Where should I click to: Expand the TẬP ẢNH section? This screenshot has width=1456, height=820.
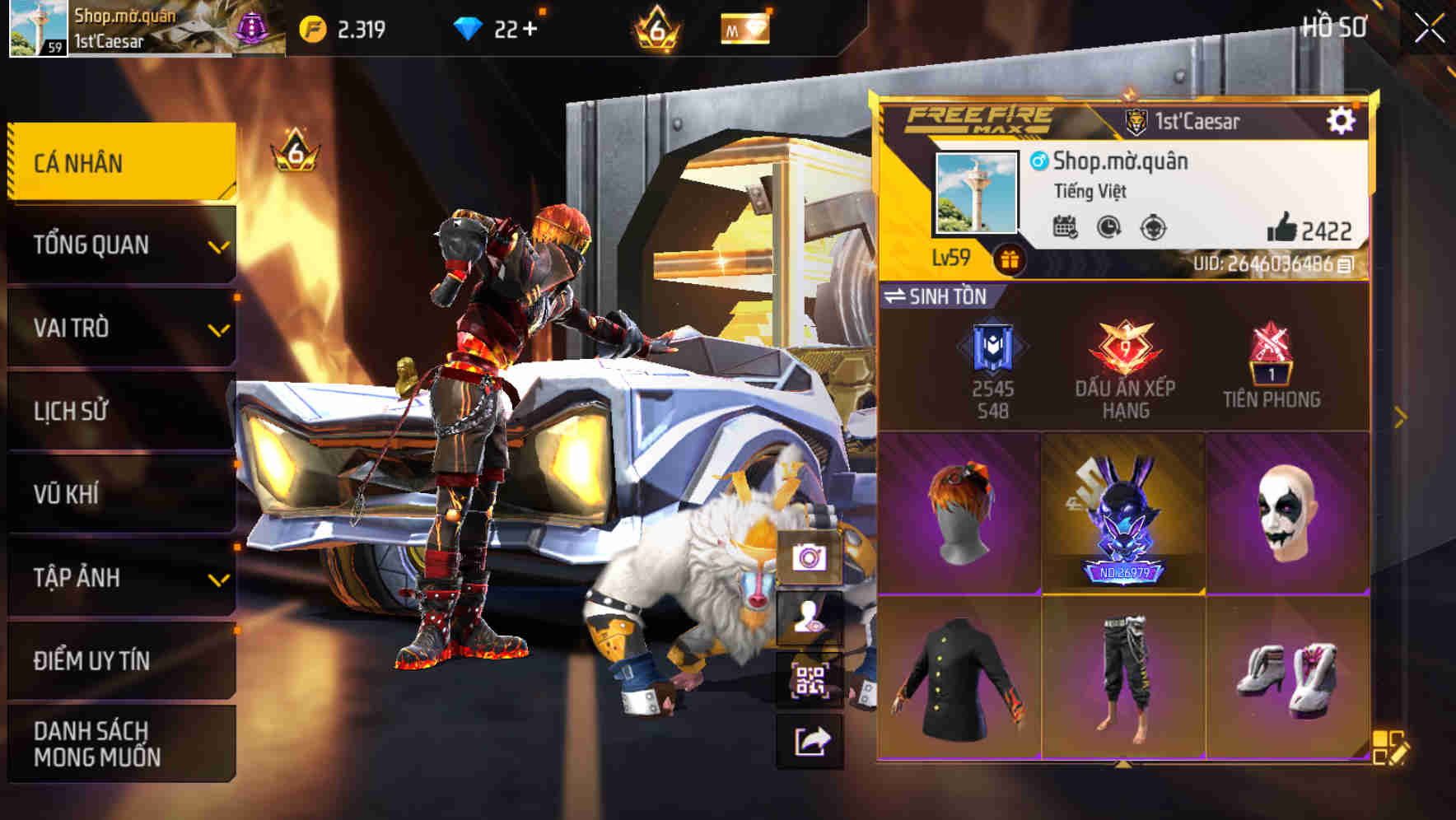[x=120, y=578]
